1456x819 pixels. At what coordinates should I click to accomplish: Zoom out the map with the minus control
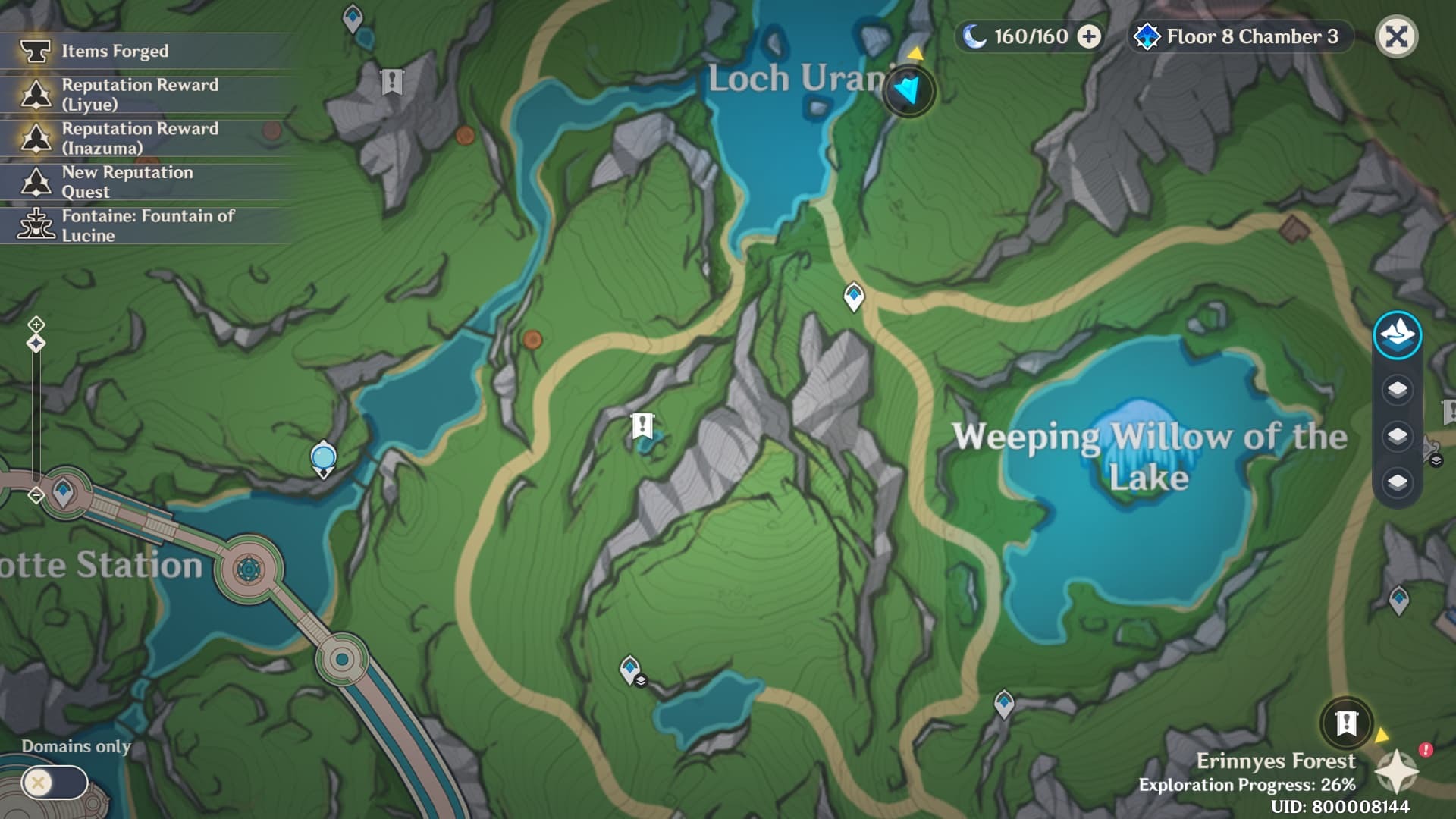pyautogui.click(x=36, y=495)
